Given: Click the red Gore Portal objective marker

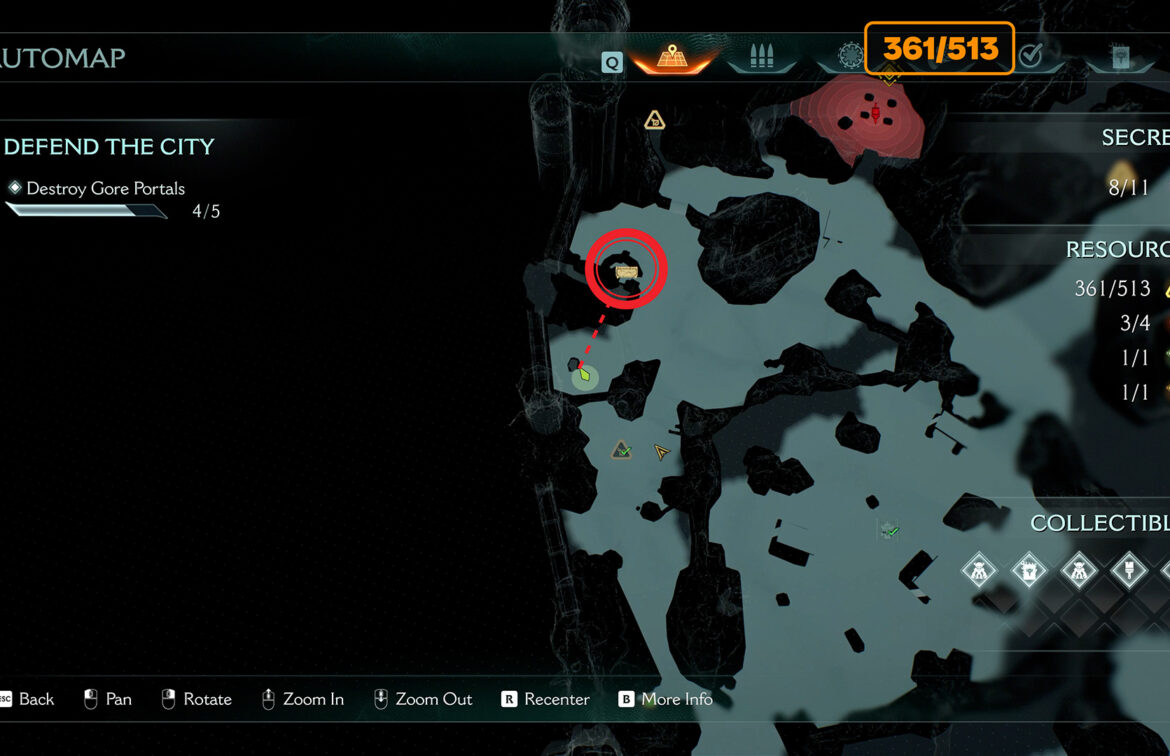Looking at the screenshot, I should [877, 115].
